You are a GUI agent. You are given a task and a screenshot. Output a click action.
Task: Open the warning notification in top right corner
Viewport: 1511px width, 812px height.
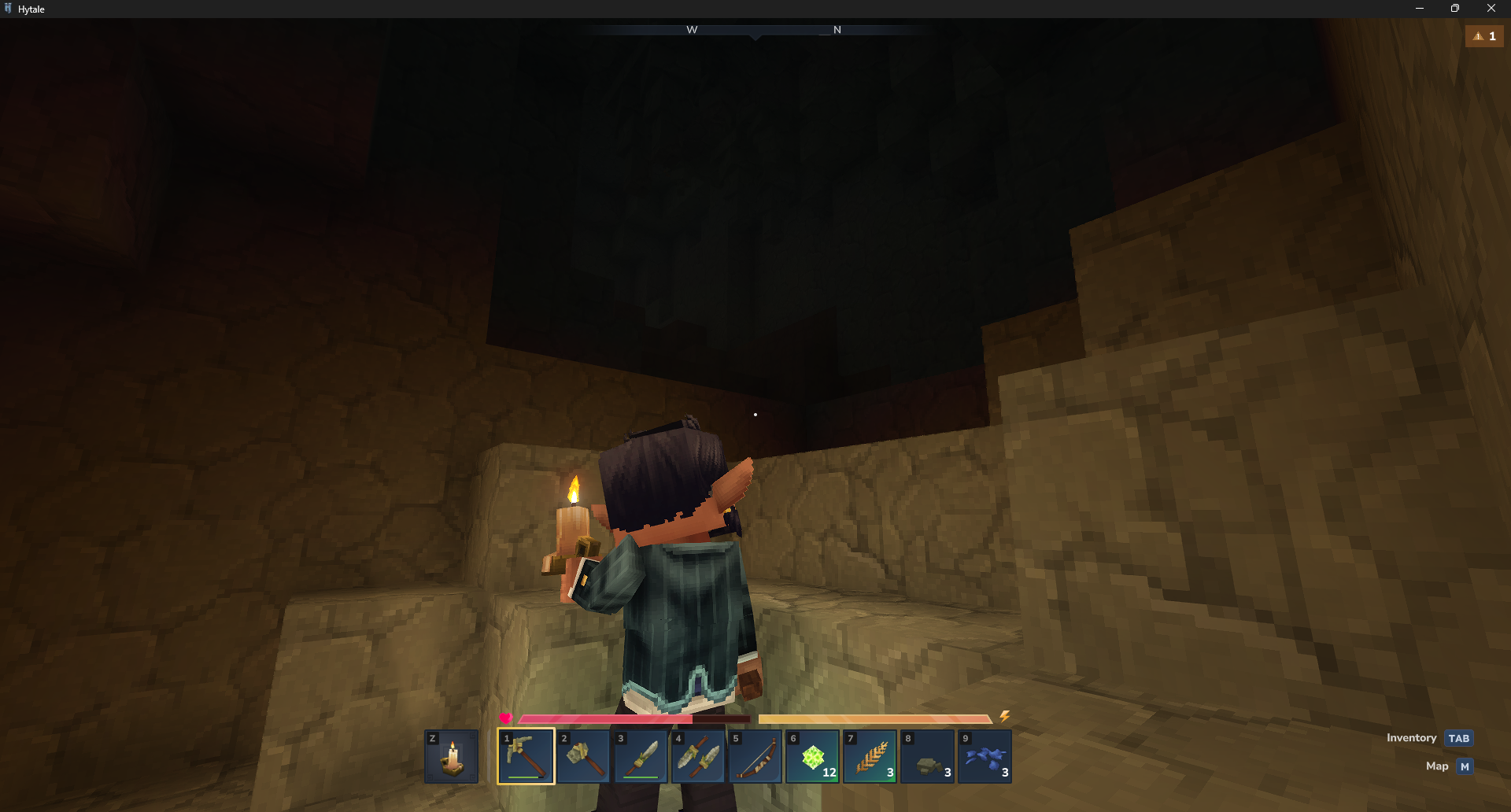click(1484, 36)
